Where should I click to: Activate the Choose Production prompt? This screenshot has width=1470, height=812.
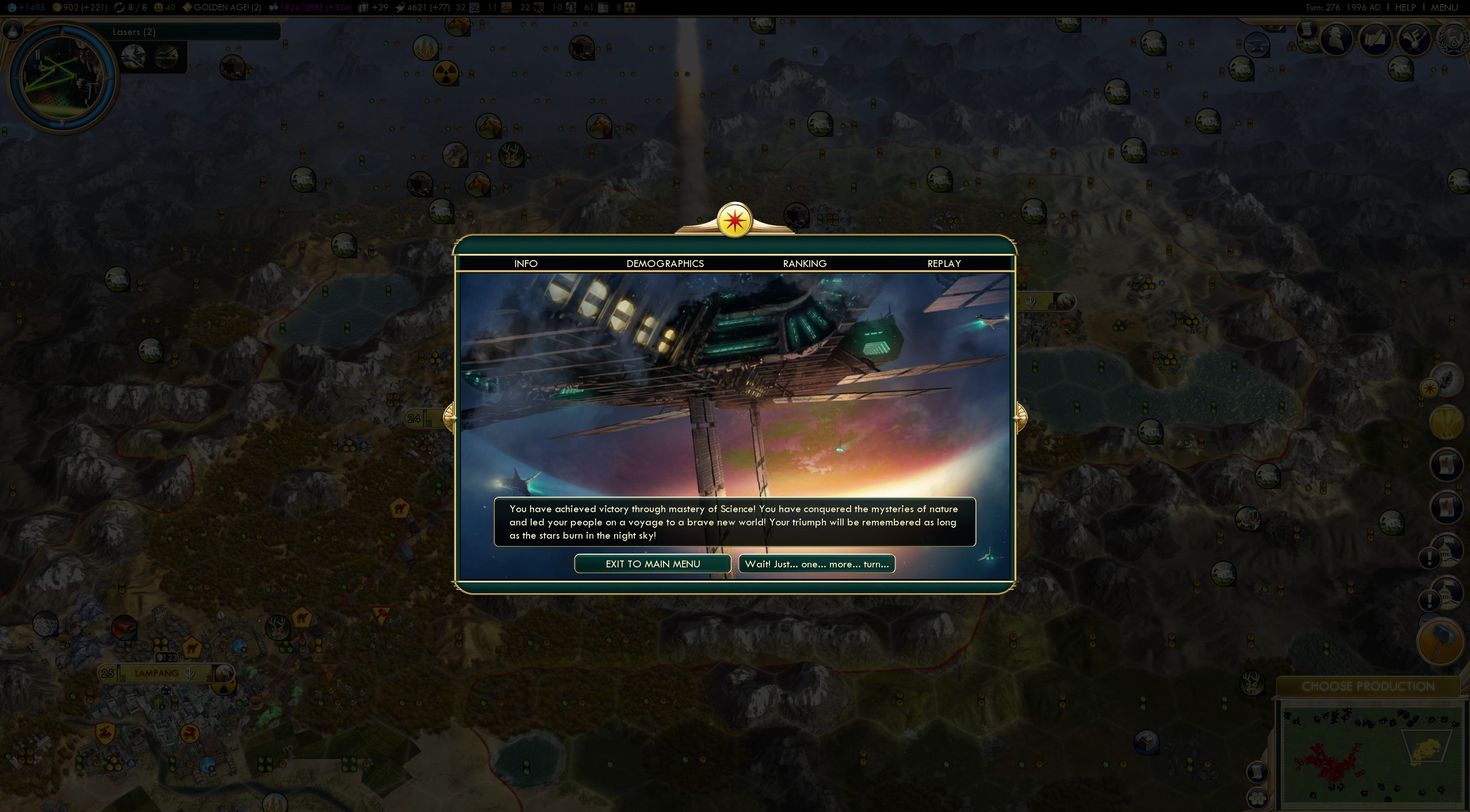(1368, 687)
